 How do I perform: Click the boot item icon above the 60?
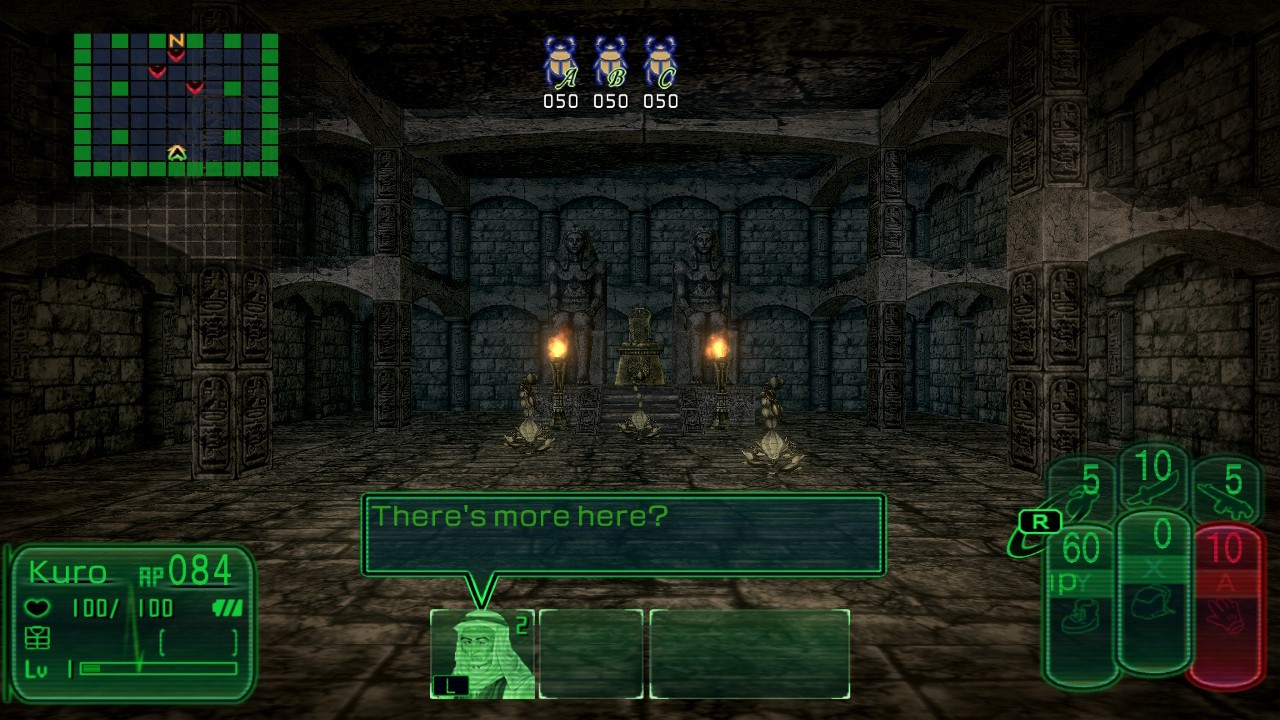(1078, 617)
